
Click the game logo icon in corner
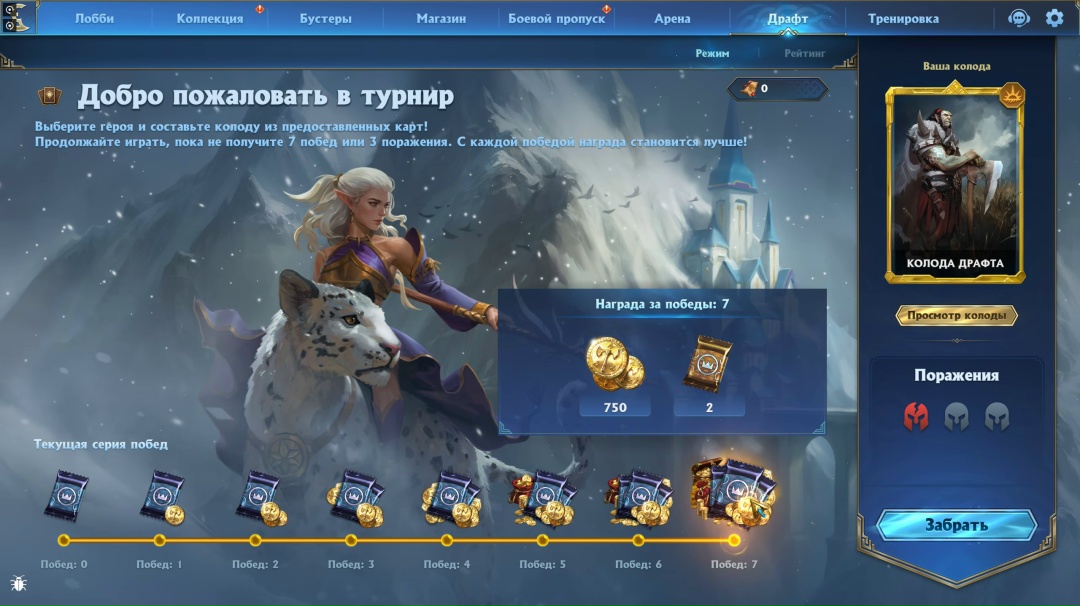click(18, 17)
